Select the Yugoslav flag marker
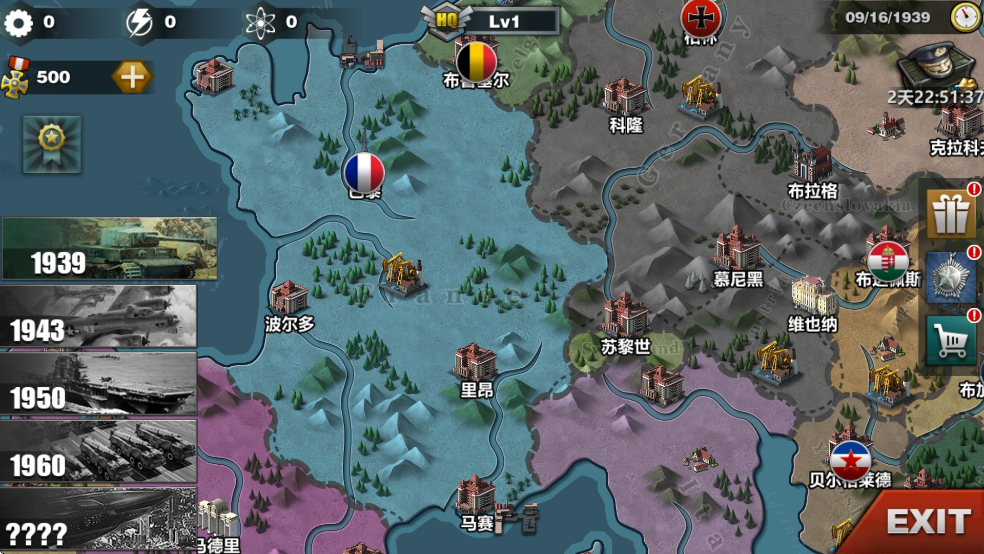Viewport: 984px width, 554px height. [851, 458]
